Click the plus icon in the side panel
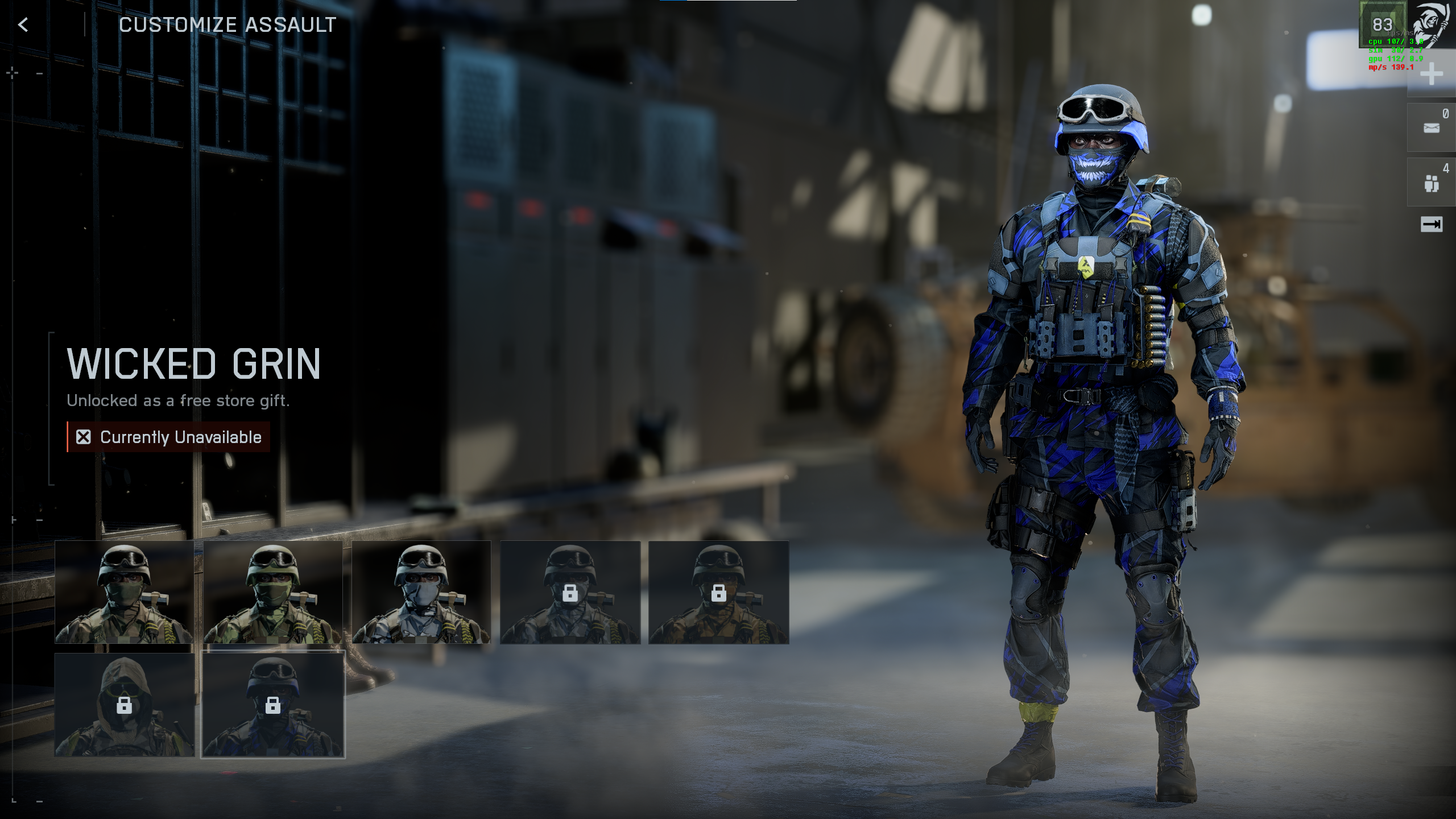The height and width of the screenshot is (819, 1456). pyautogui.click(x=1431, y=75)
